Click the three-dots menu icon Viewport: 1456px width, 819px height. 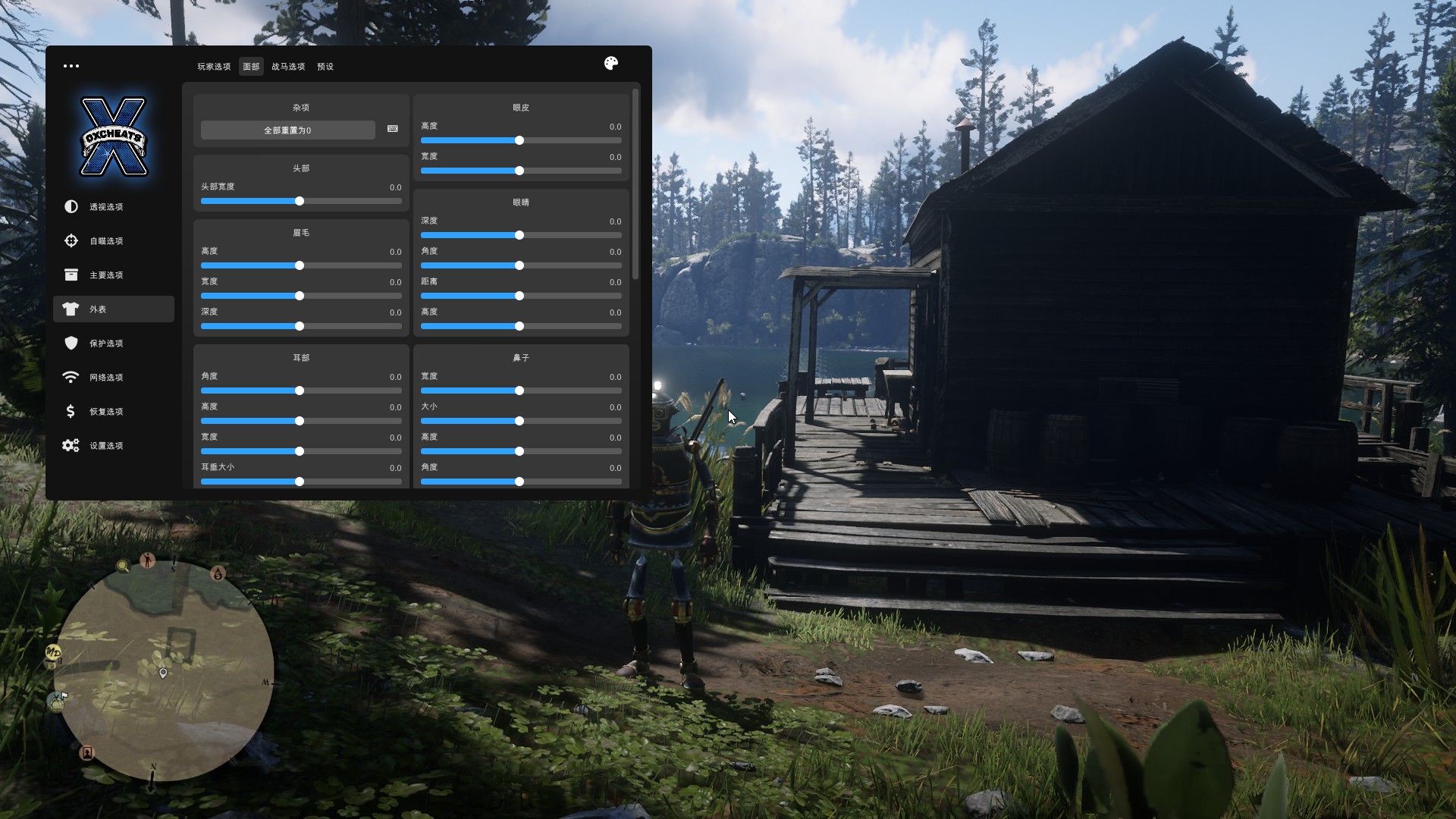[71, 66]
